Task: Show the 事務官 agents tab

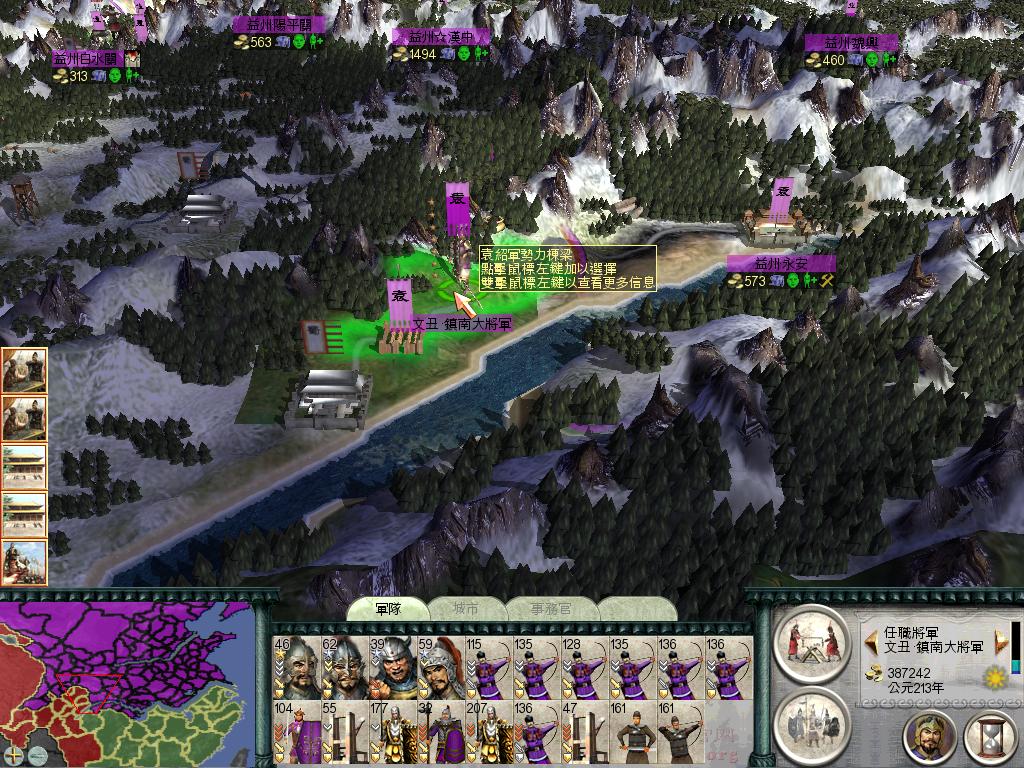Action: (x=551, y=609)
